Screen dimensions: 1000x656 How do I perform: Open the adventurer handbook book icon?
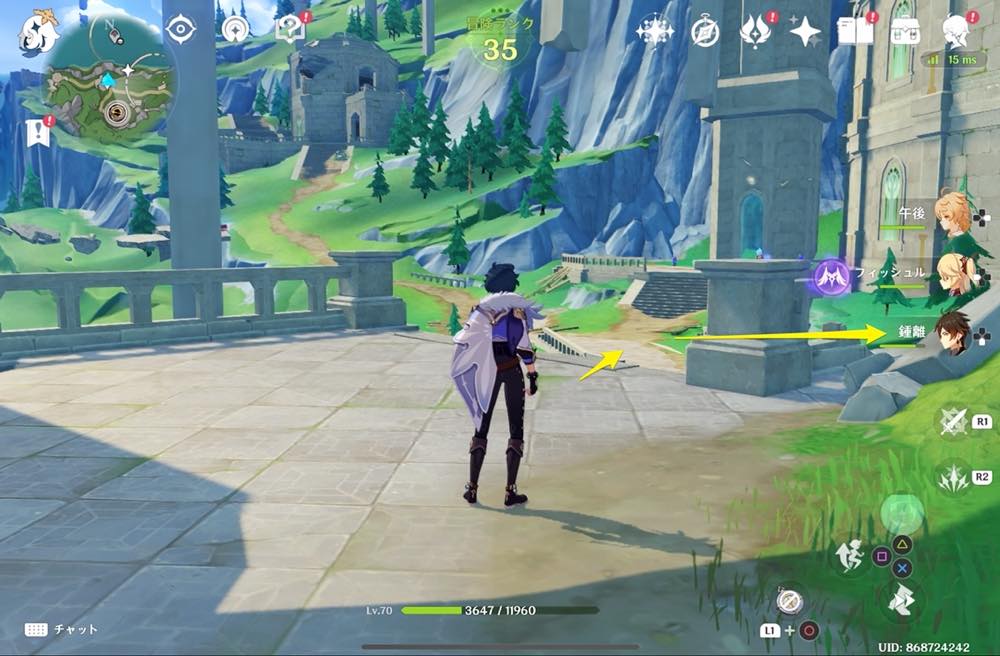click(x=856, y=31)
